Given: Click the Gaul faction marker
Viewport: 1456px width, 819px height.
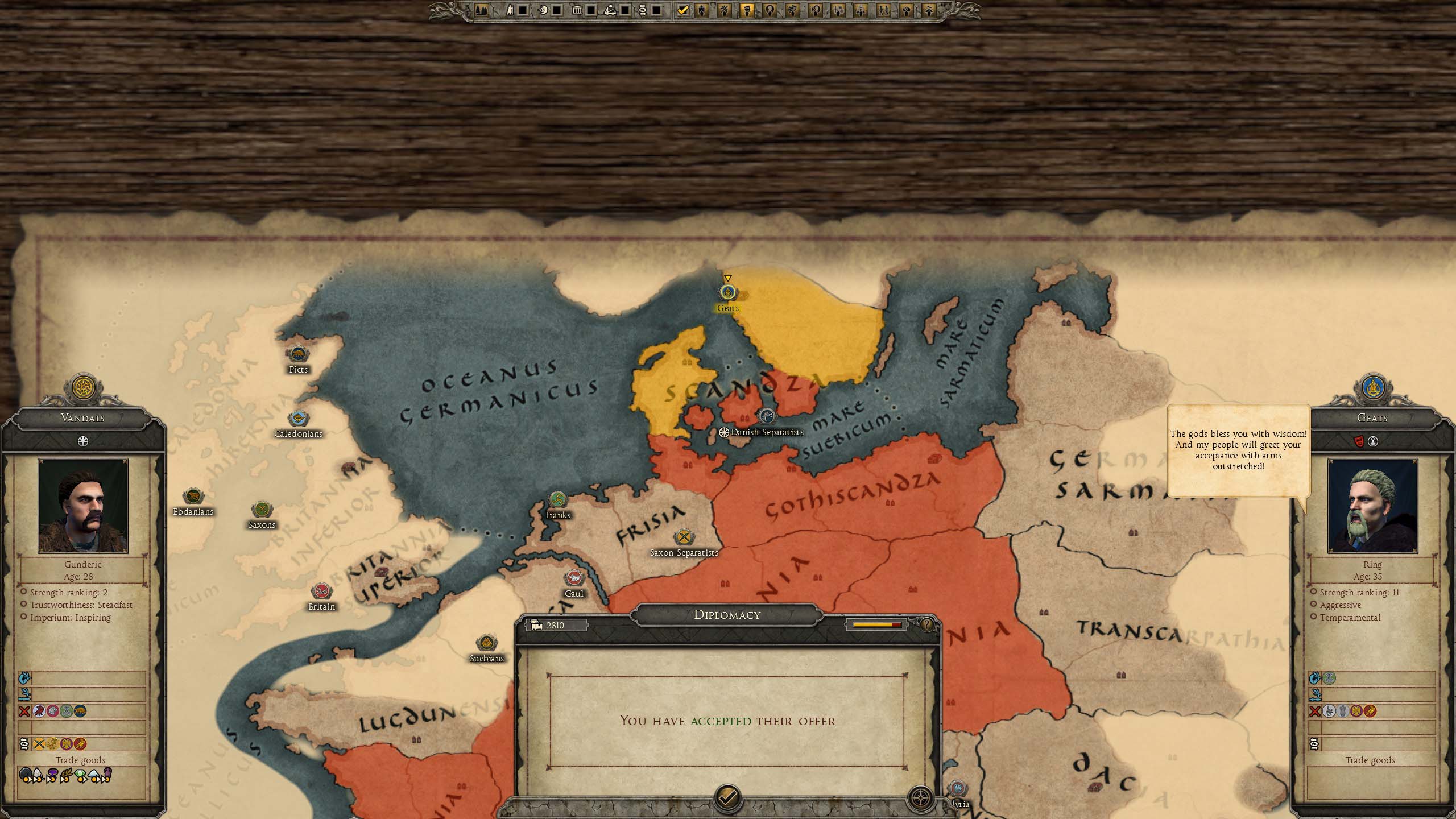Looking at the screenshot, I should tap(574, 579).
